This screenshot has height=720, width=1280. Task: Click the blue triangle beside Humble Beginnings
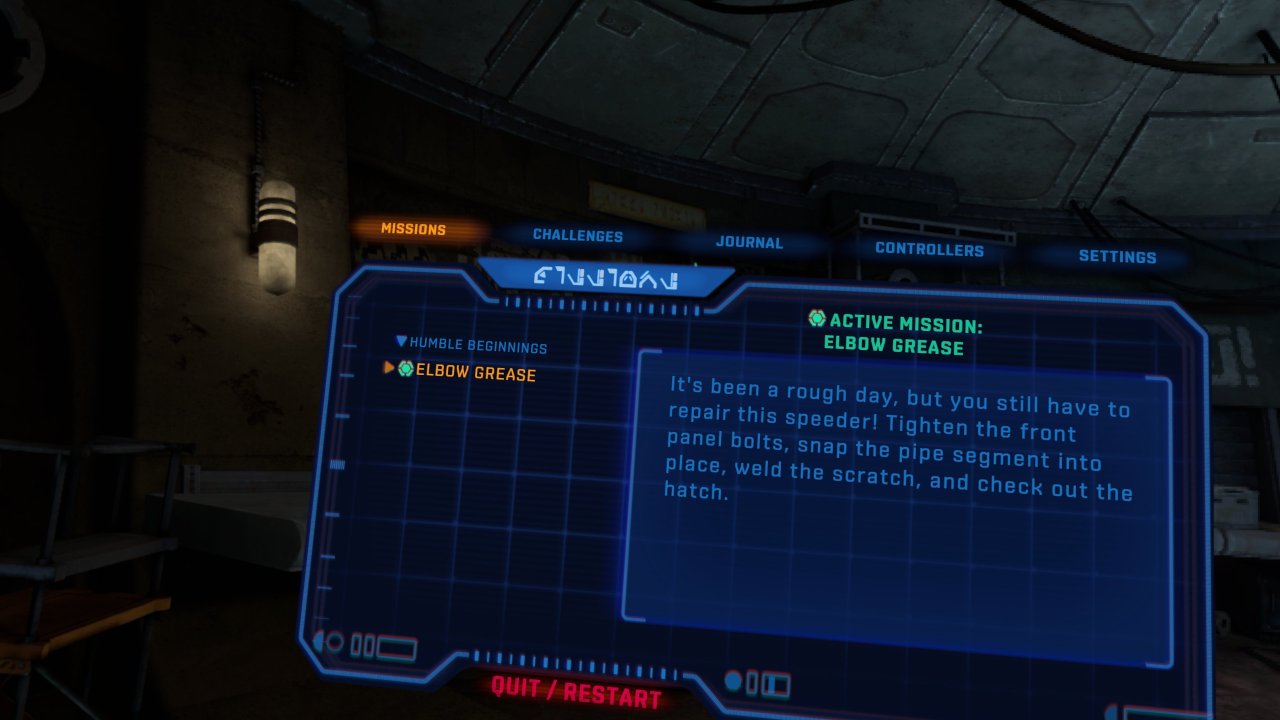(400, 341)
